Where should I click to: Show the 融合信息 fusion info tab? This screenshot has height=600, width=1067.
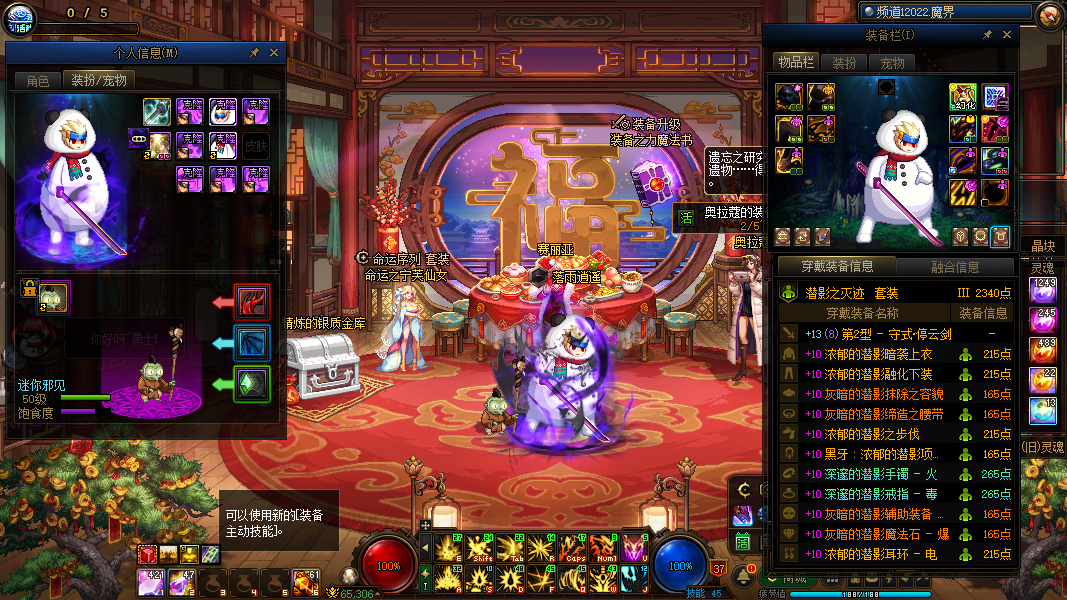tap(956, 267)
